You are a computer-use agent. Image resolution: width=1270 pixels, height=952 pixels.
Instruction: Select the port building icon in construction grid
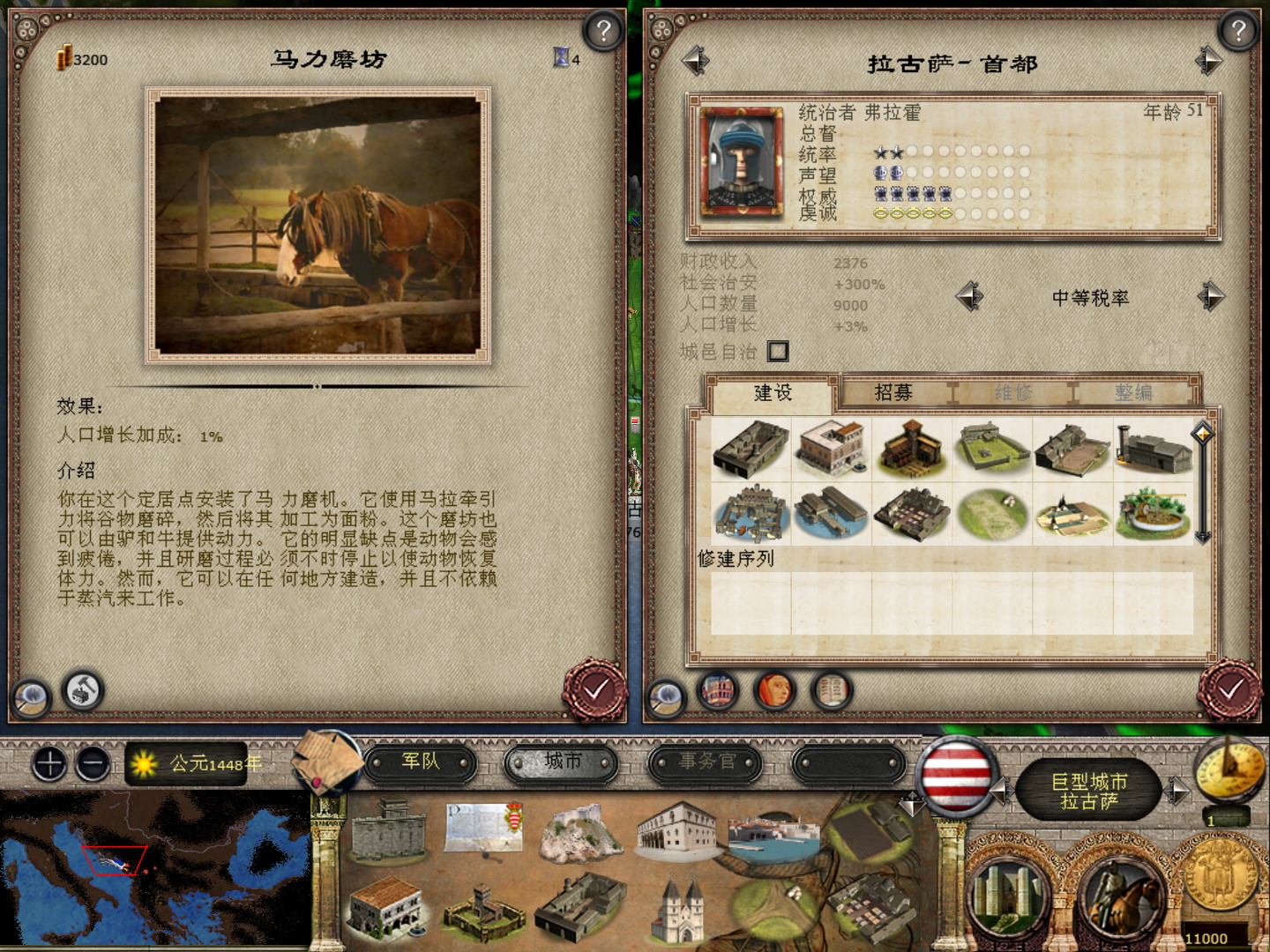(832, 514)
